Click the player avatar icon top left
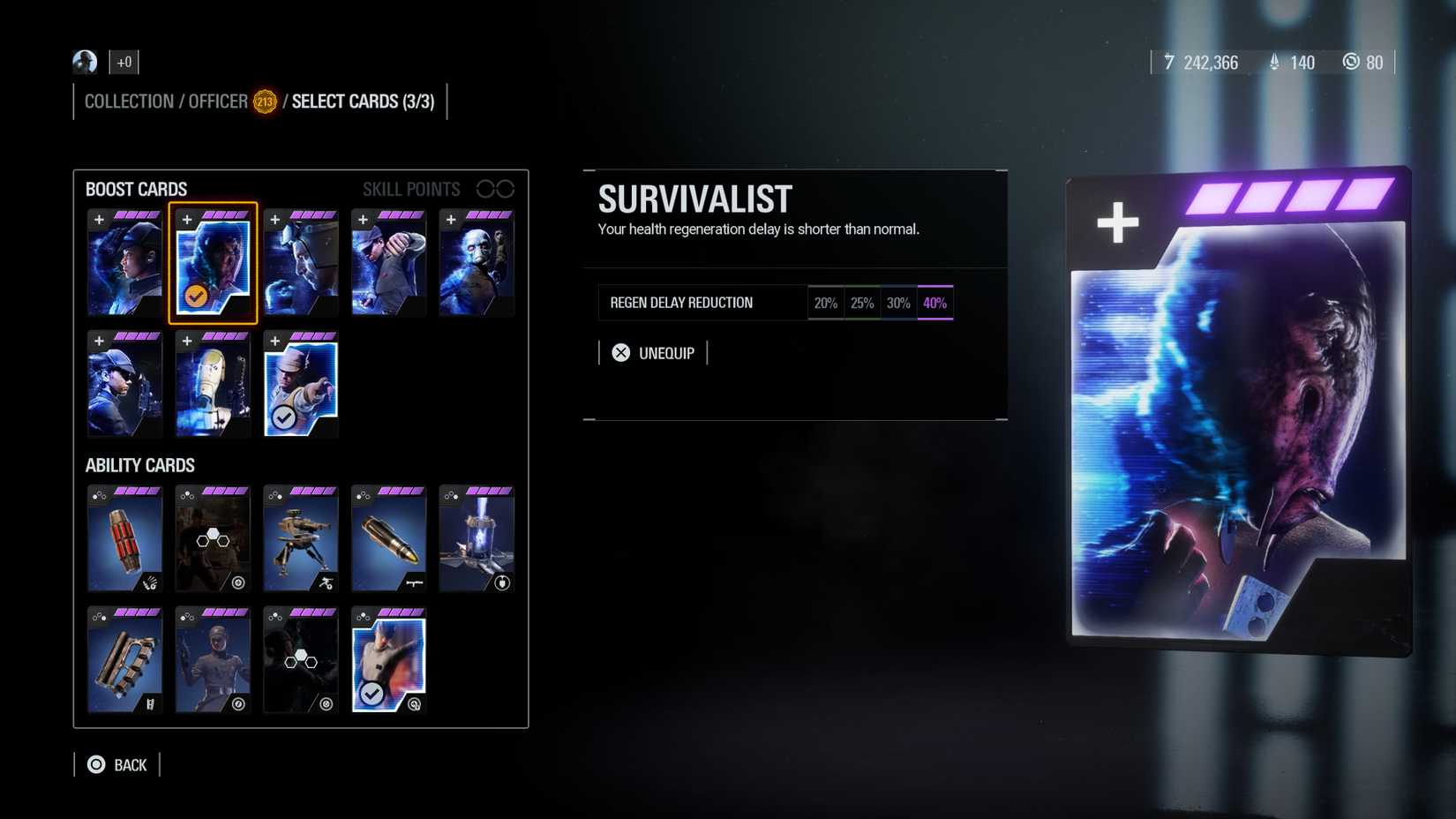The image size is (1456, 819). [x=83, y=62]
